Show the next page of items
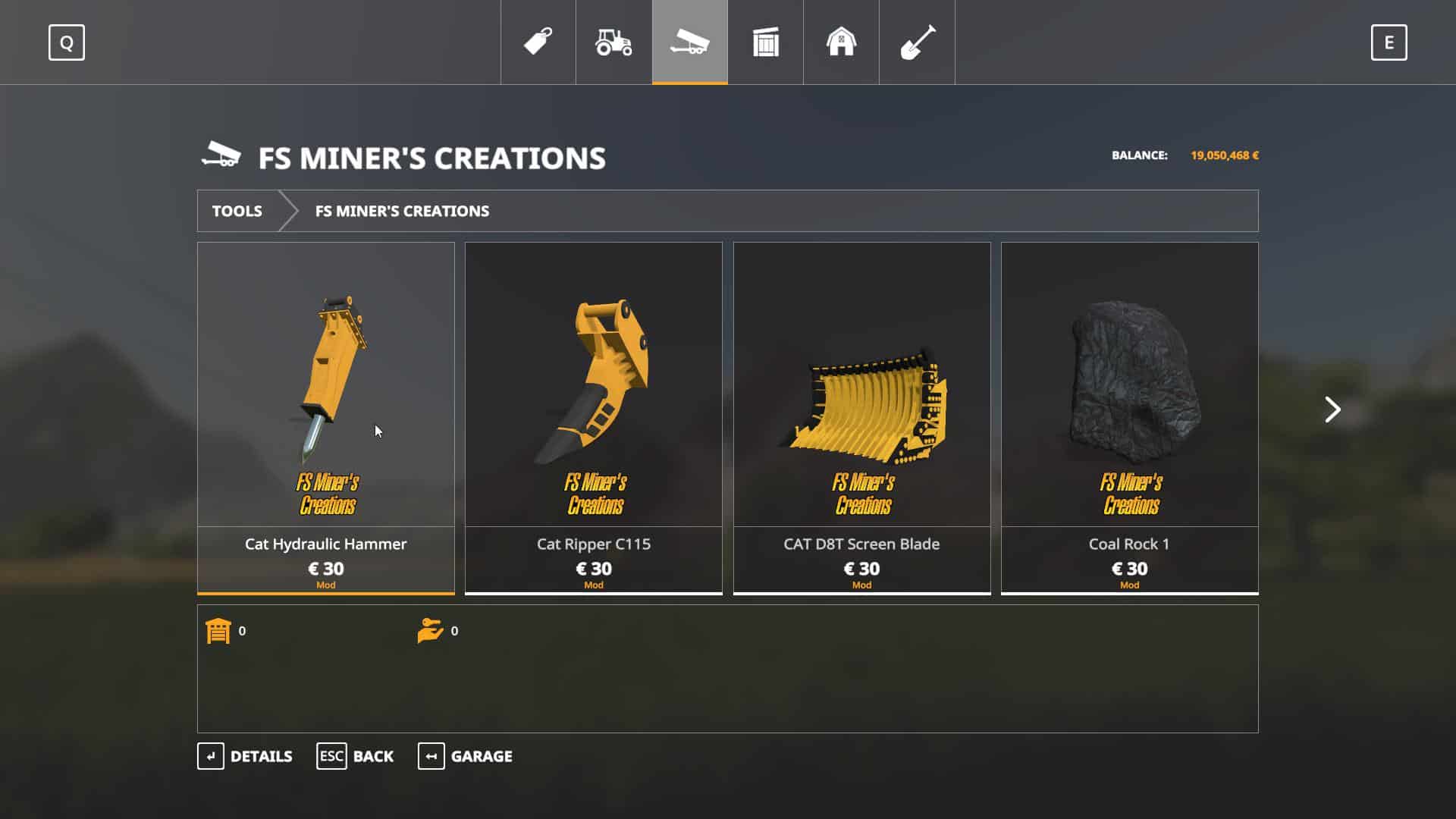 tap(1332, 409)
